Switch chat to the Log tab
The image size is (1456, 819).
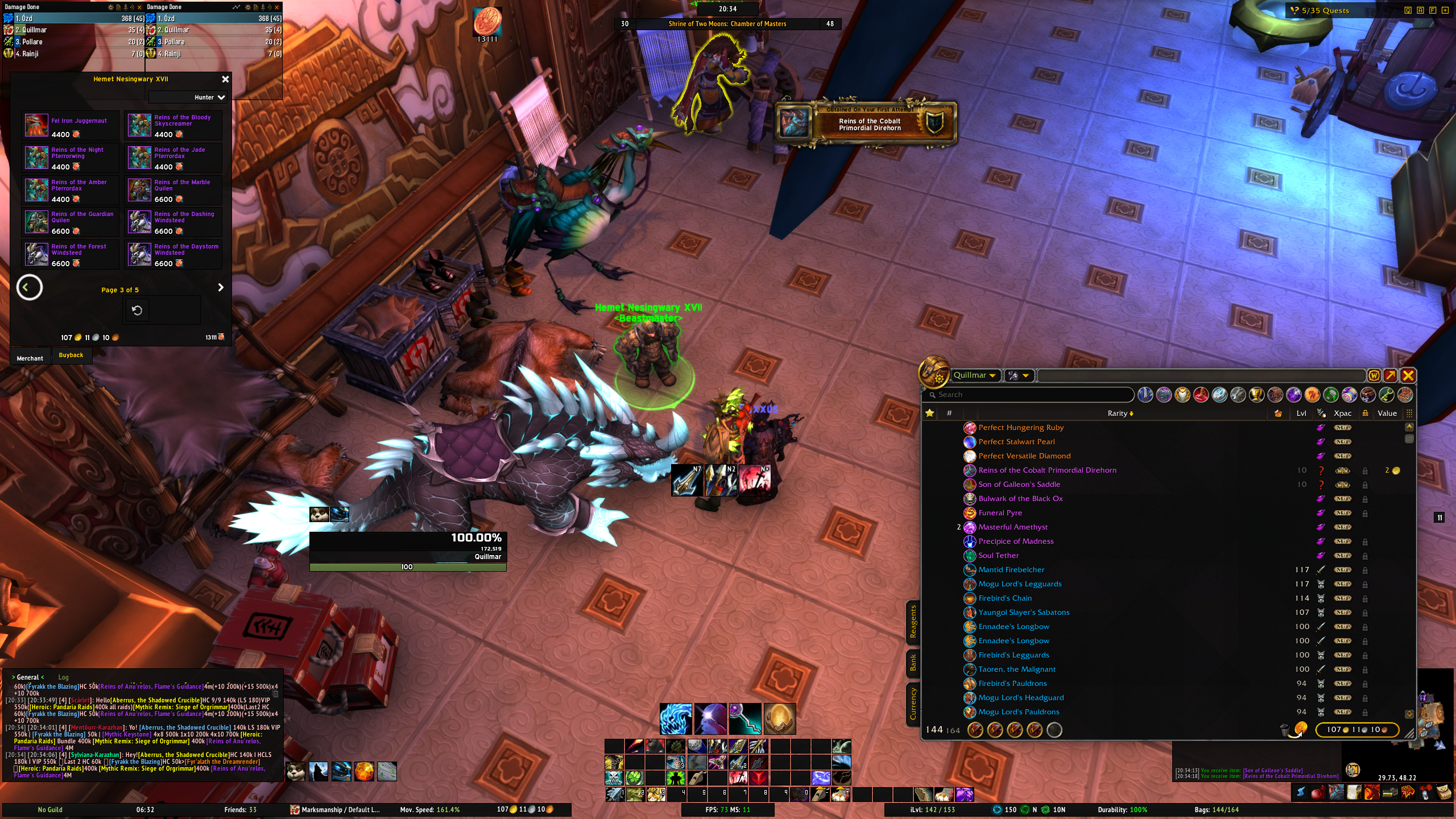tap(63, 677)
